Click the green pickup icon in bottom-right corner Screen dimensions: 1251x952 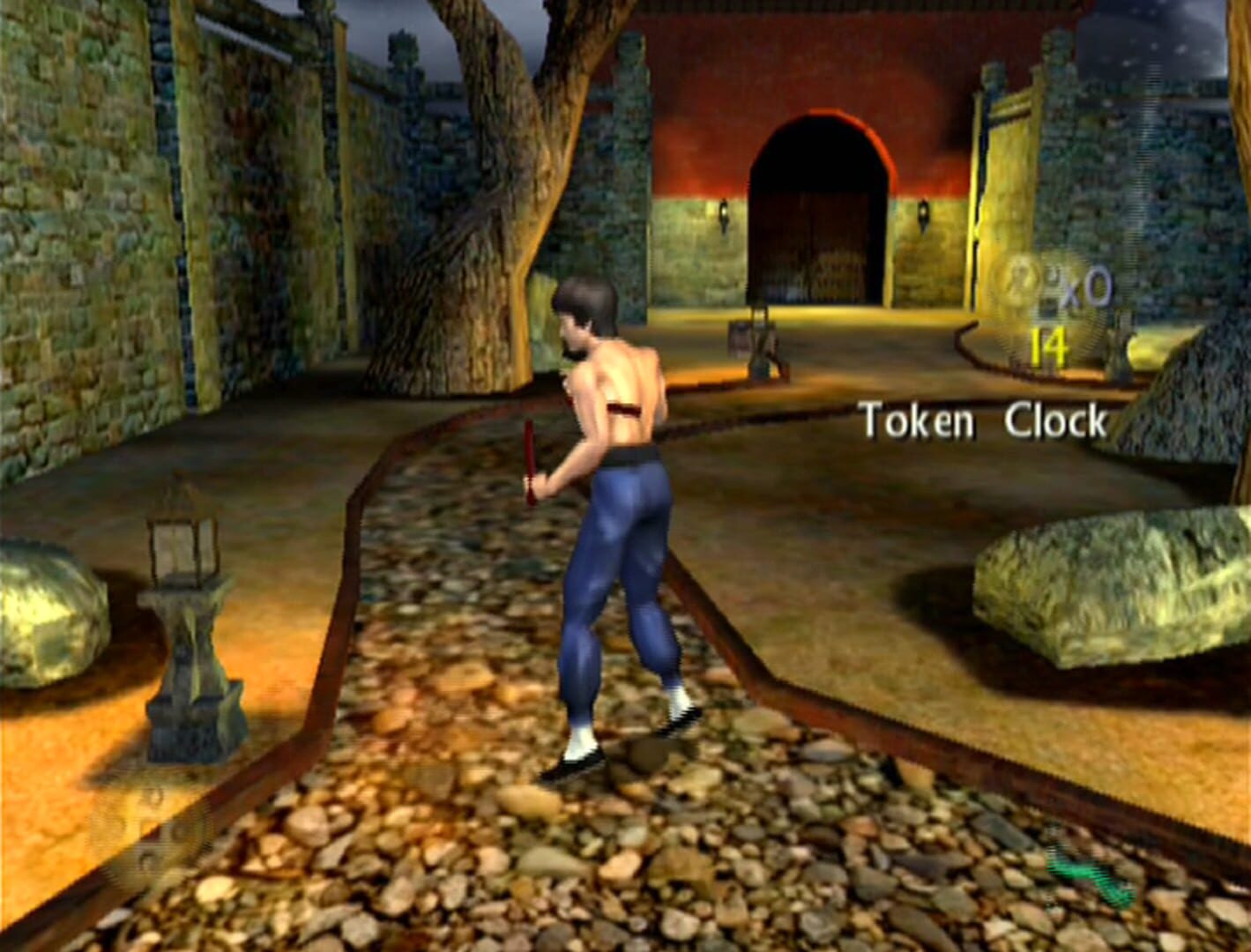point(1086,873)
